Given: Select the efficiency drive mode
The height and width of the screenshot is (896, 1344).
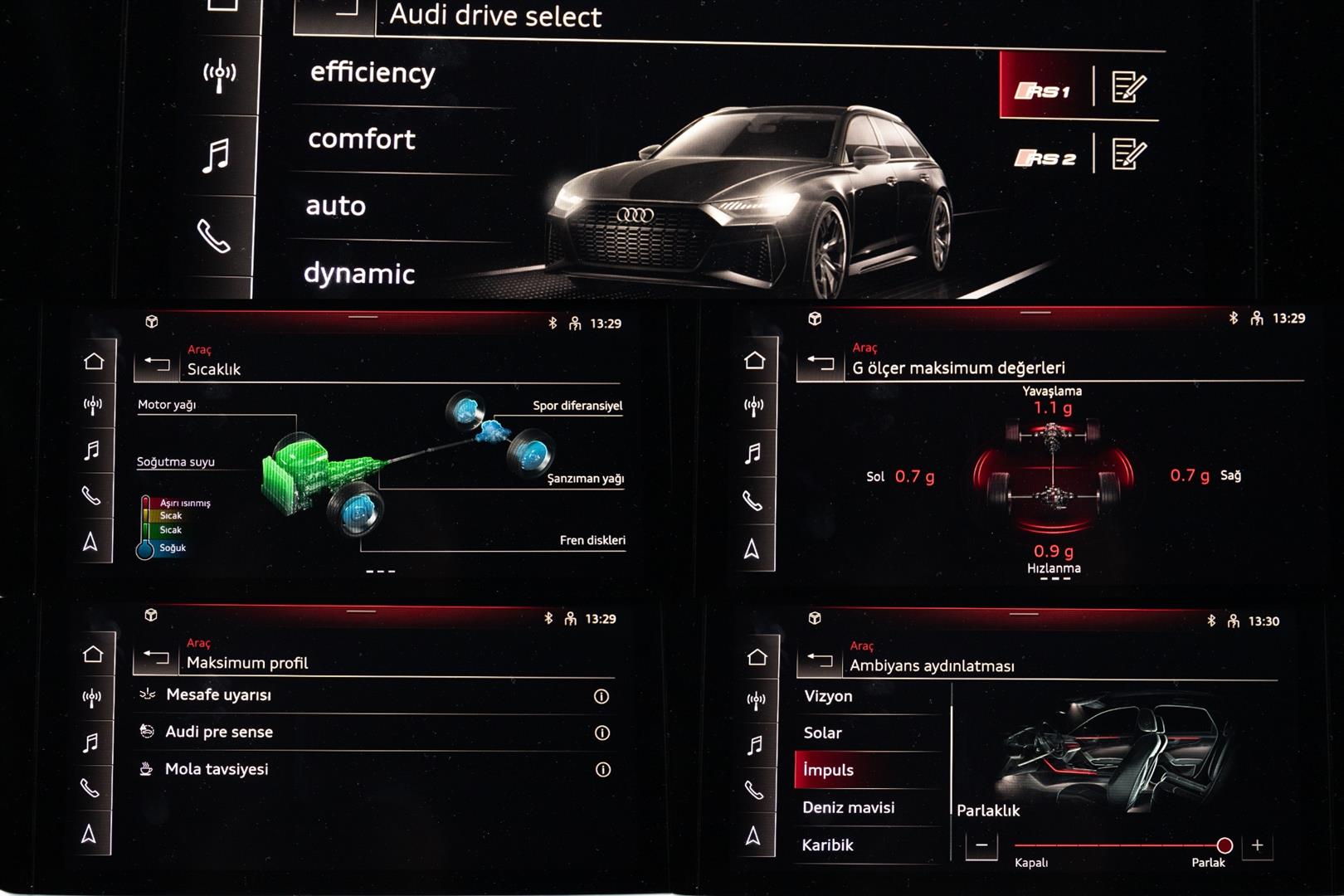Looking at the screenshot, I should (373, 73).
